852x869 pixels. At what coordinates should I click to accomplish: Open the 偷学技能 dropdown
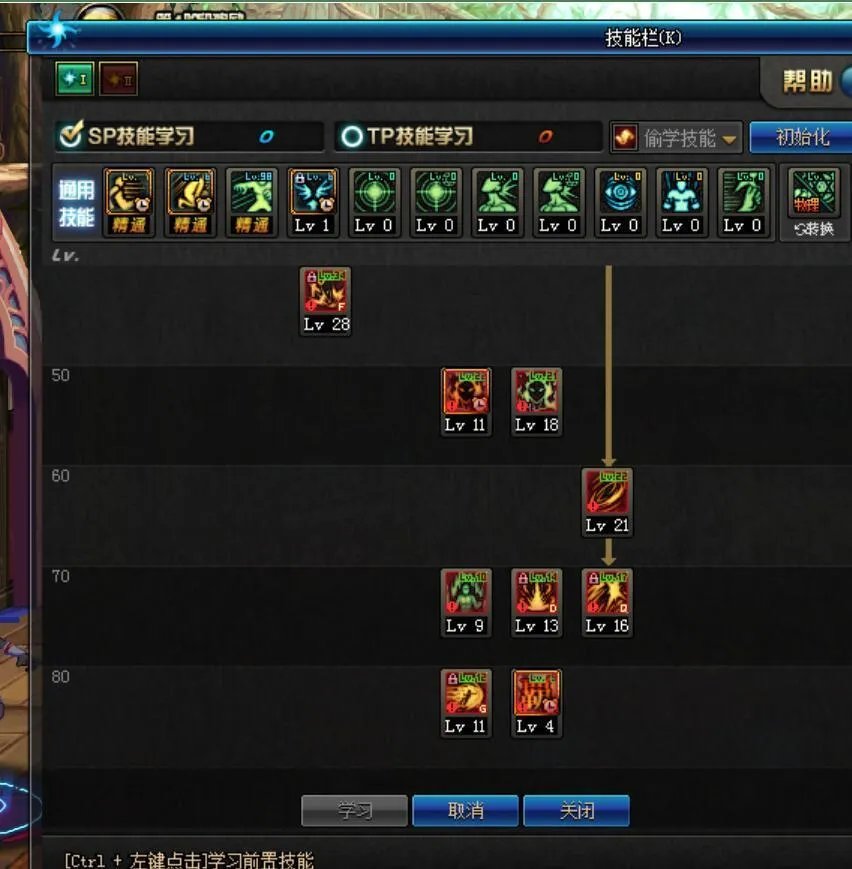click(676, 138)
